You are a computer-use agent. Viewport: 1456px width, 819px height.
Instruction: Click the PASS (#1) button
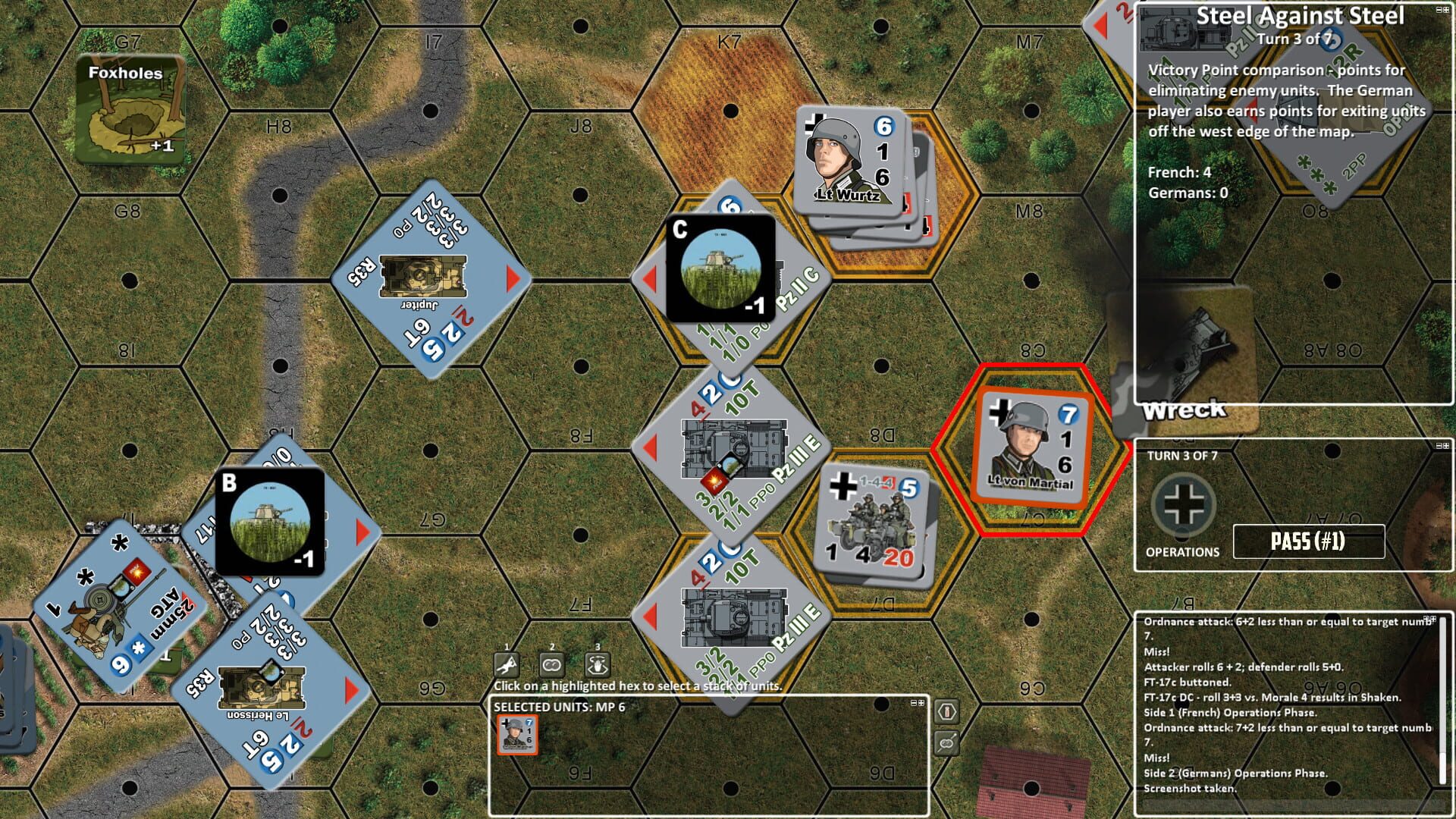click(1309, 541)
